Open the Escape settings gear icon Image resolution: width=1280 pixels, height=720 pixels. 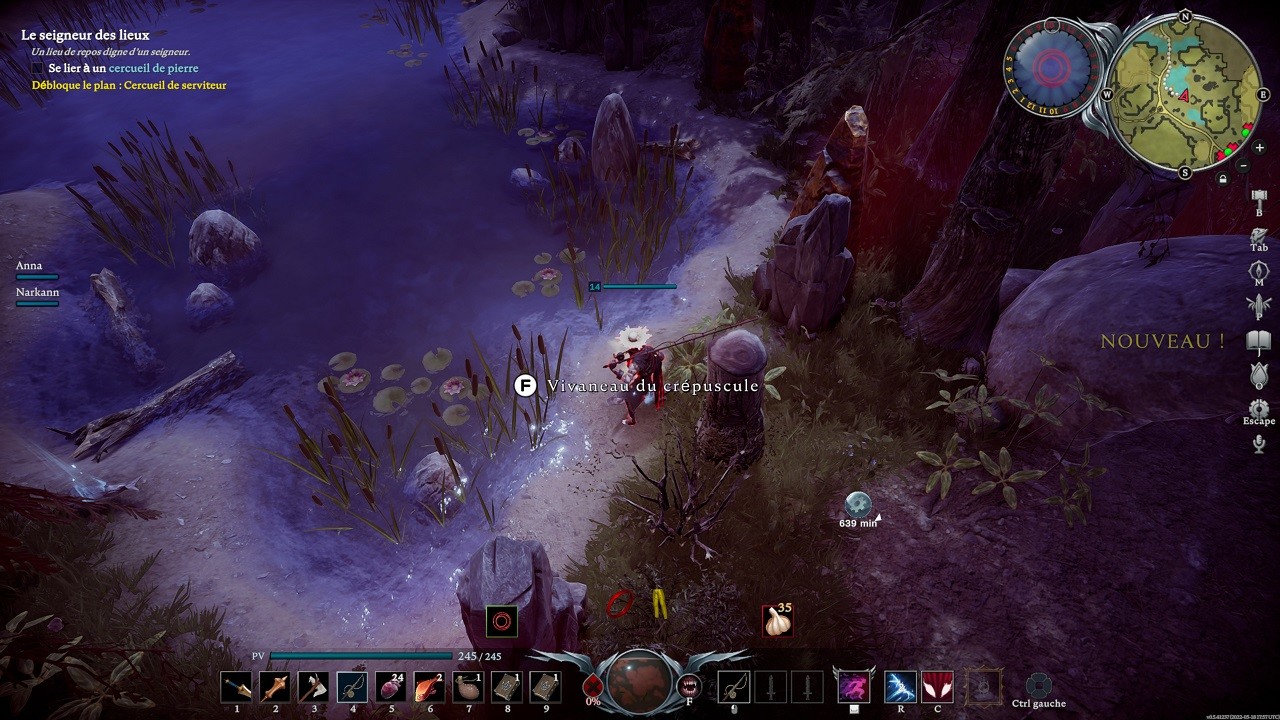(x=1258, y=409)
